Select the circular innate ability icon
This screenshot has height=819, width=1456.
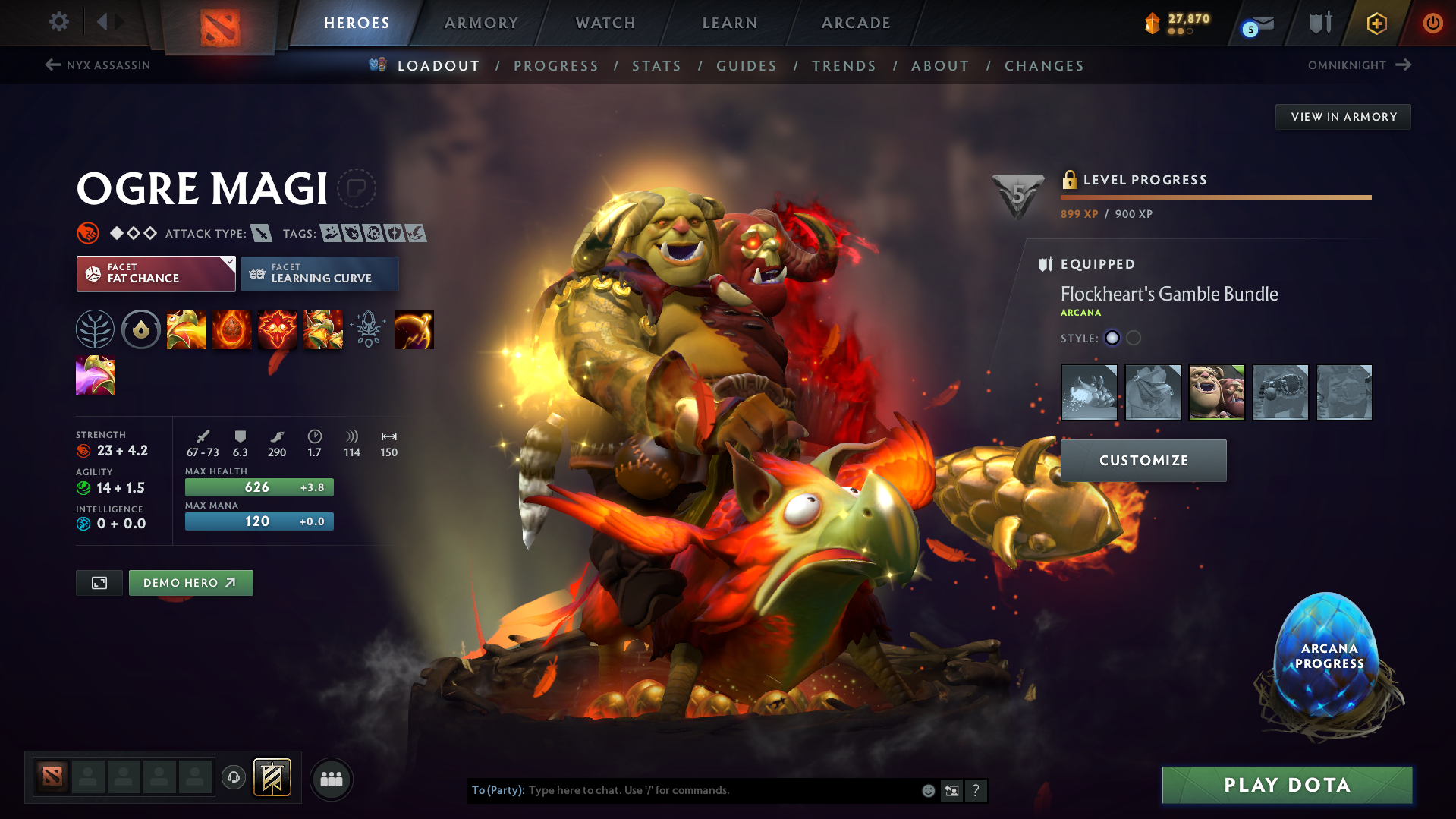click(140, 329)
